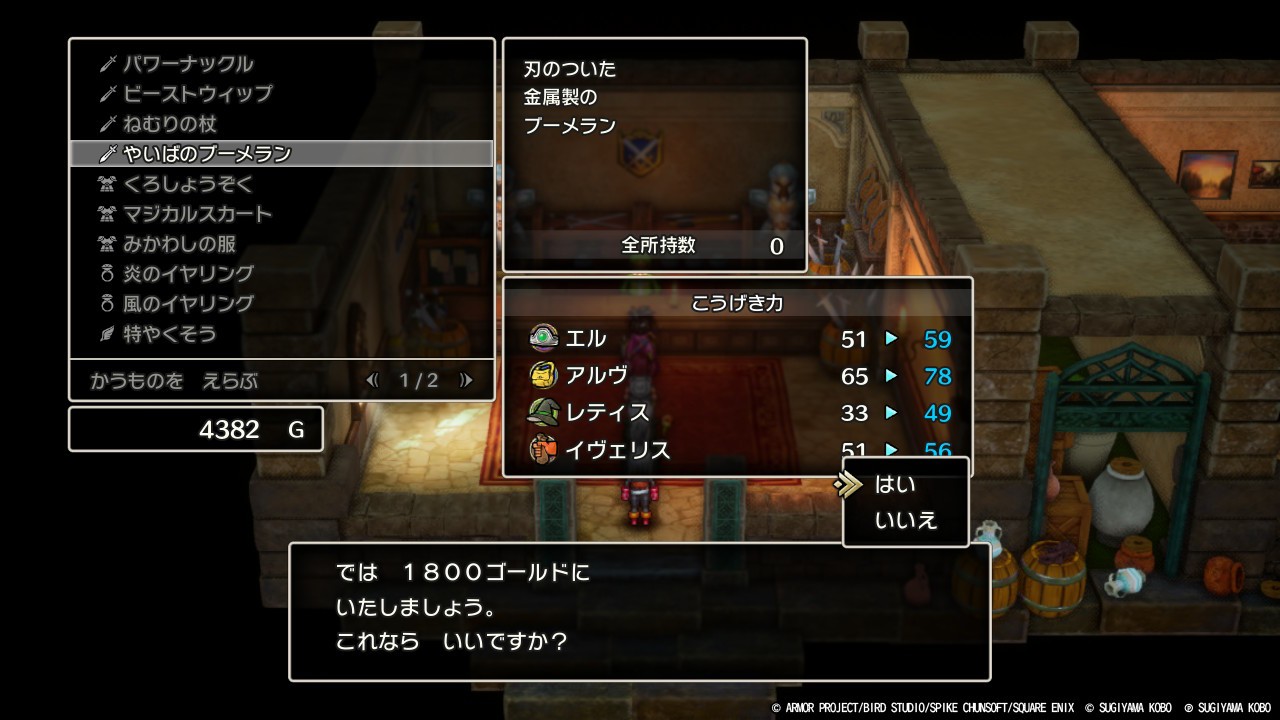Go to the previous shop page arrow
This screenshot has width=1280, height=720.
click(x=373, y=380)
